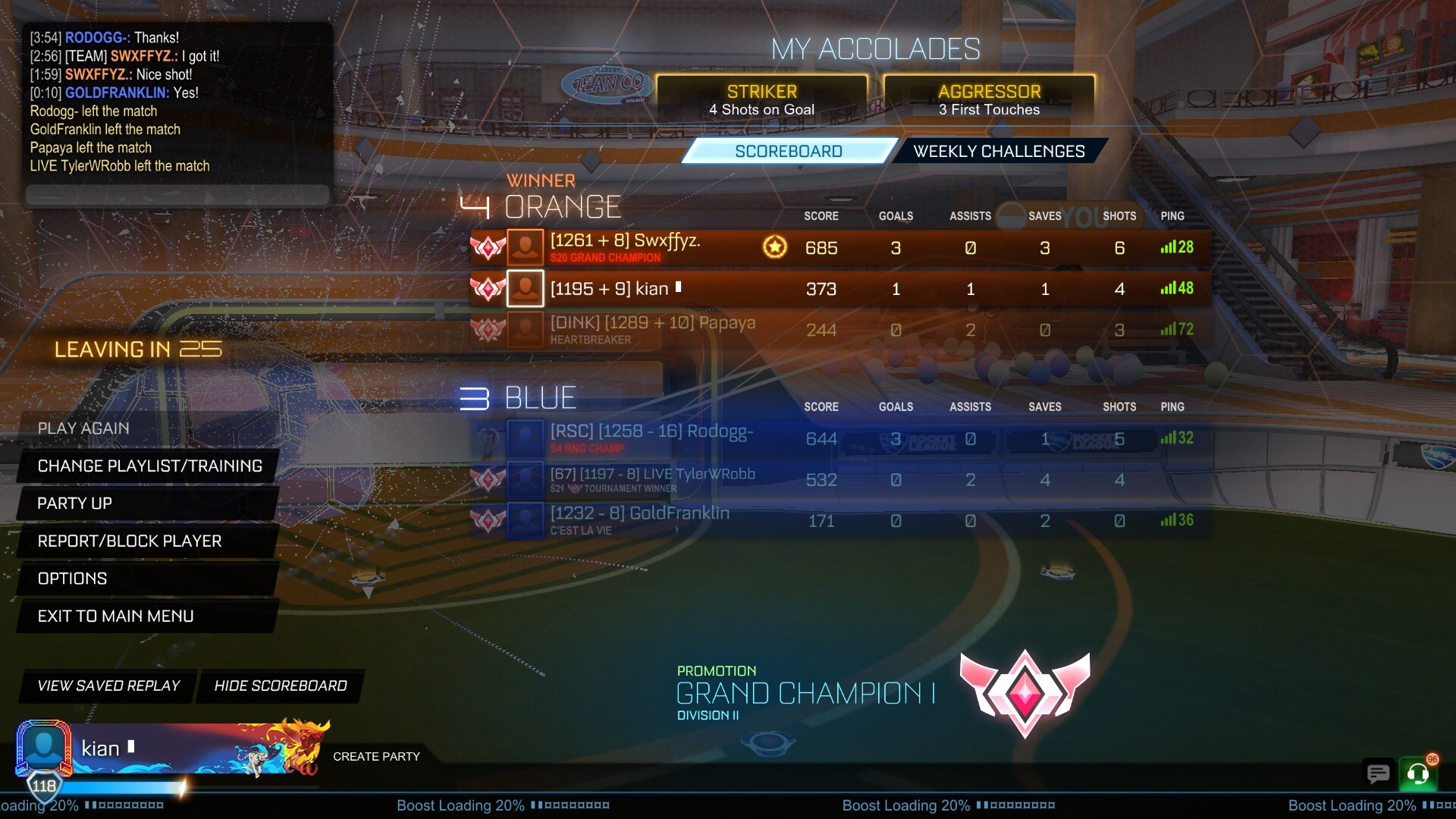Switch to the Weekly Challenges tab
This screenshot has height=819, width=1456.
[x=998, y=151]
